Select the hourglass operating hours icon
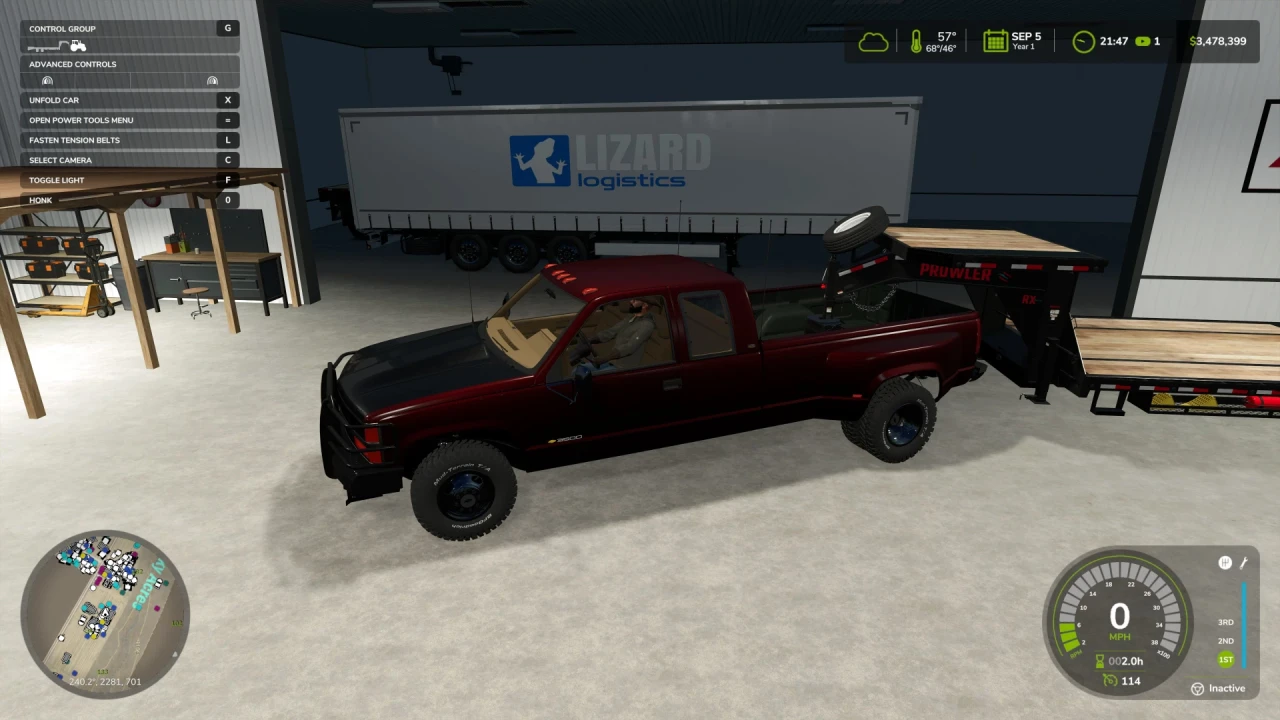The height and width of the screenshot is (720, 1280). click(1099, 661)
